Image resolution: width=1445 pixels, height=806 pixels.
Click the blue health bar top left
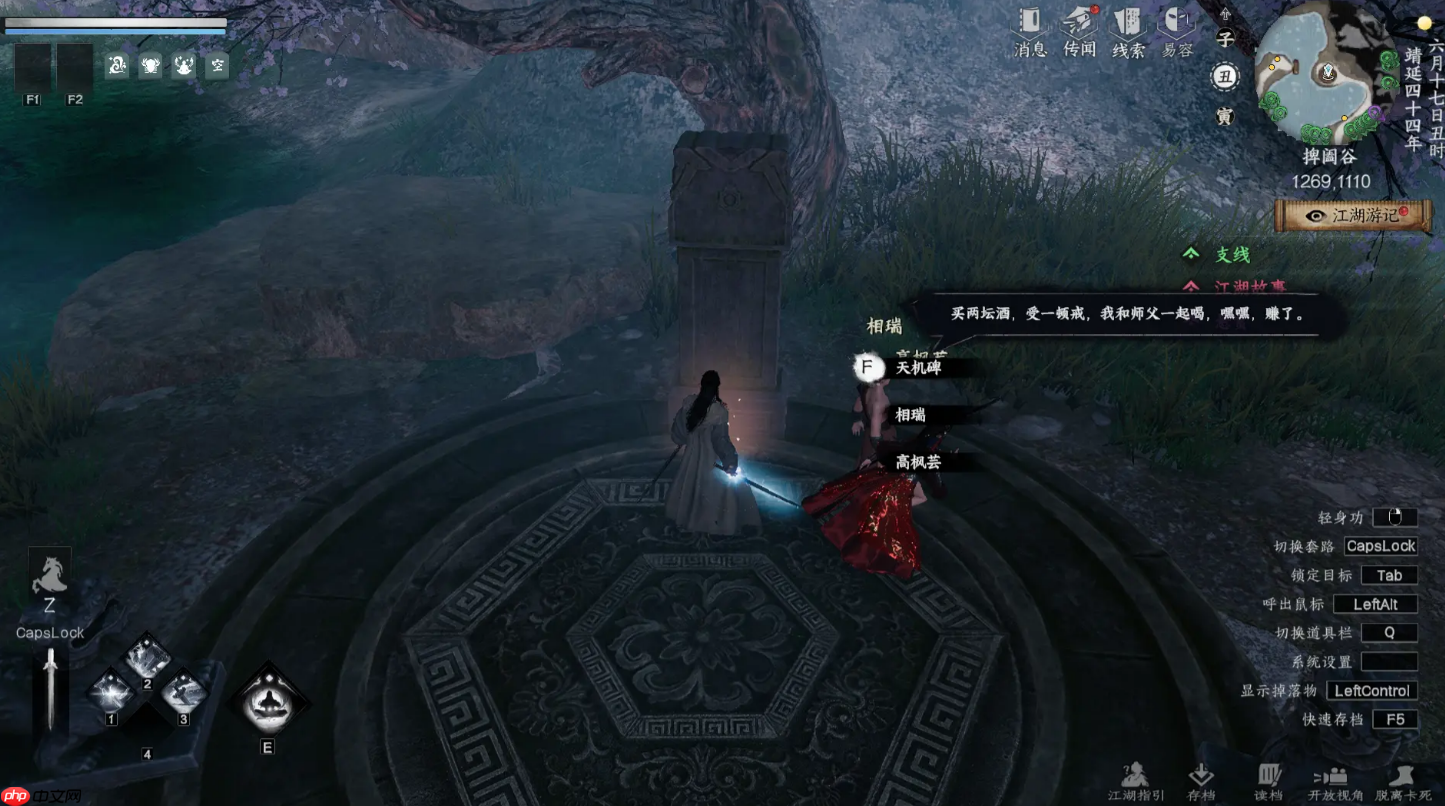pyautogui.click(x=115, y=29)
